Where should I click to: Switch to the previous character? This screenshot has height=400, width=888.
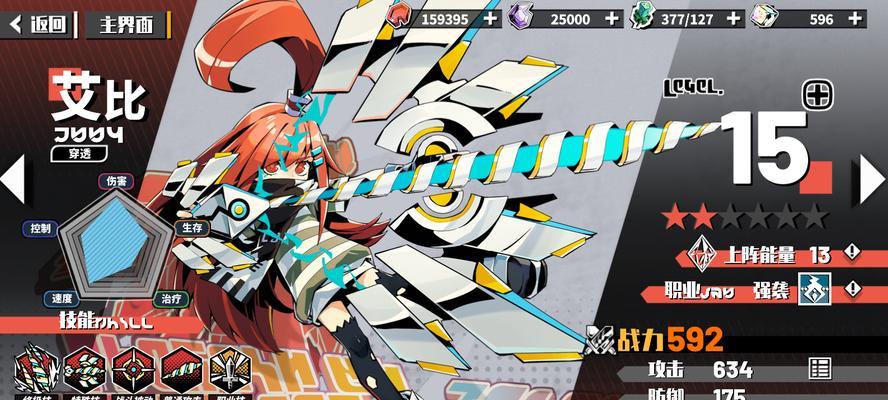click(x=14, y=180)
